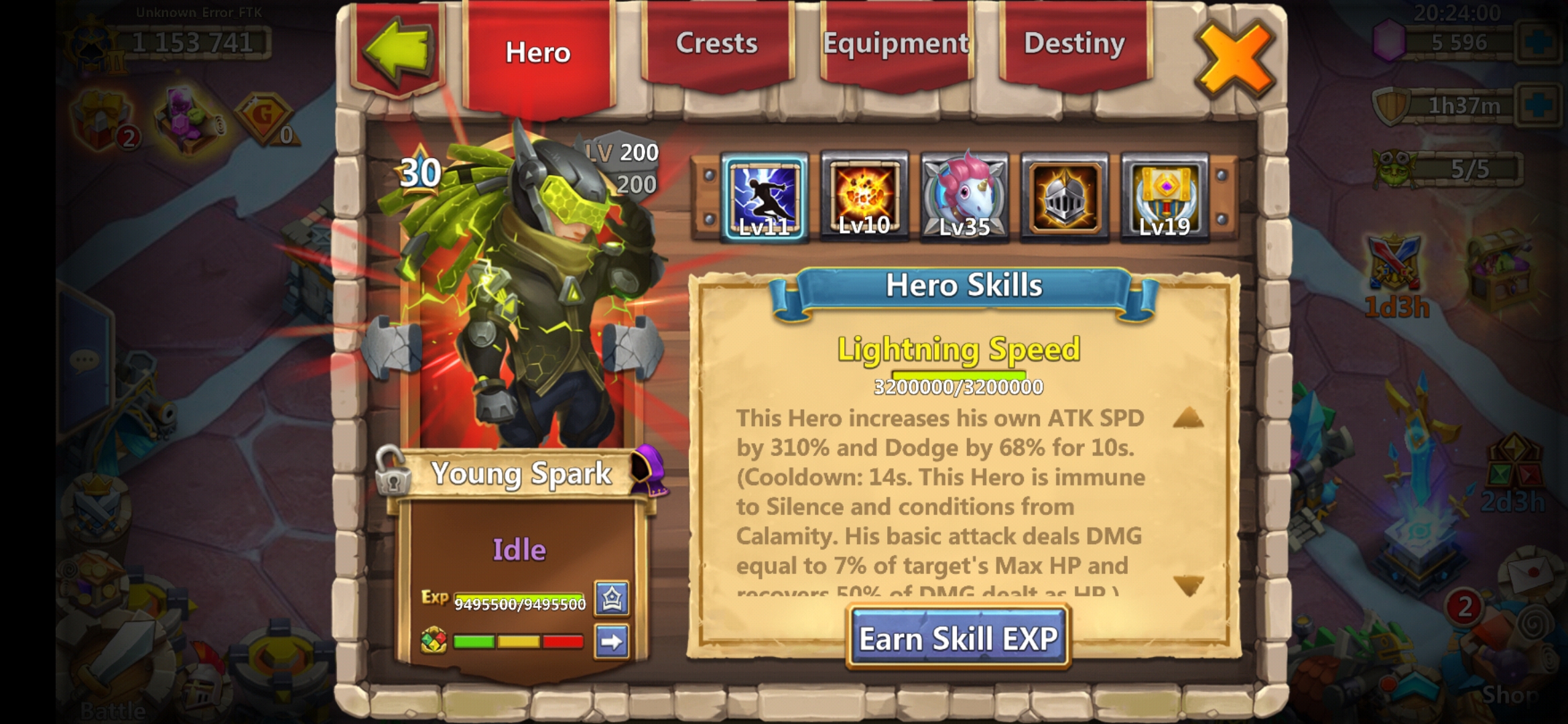The image size is (1568, 724).
Task: Select the Hero tab
Action: click(x=538, y=54)
